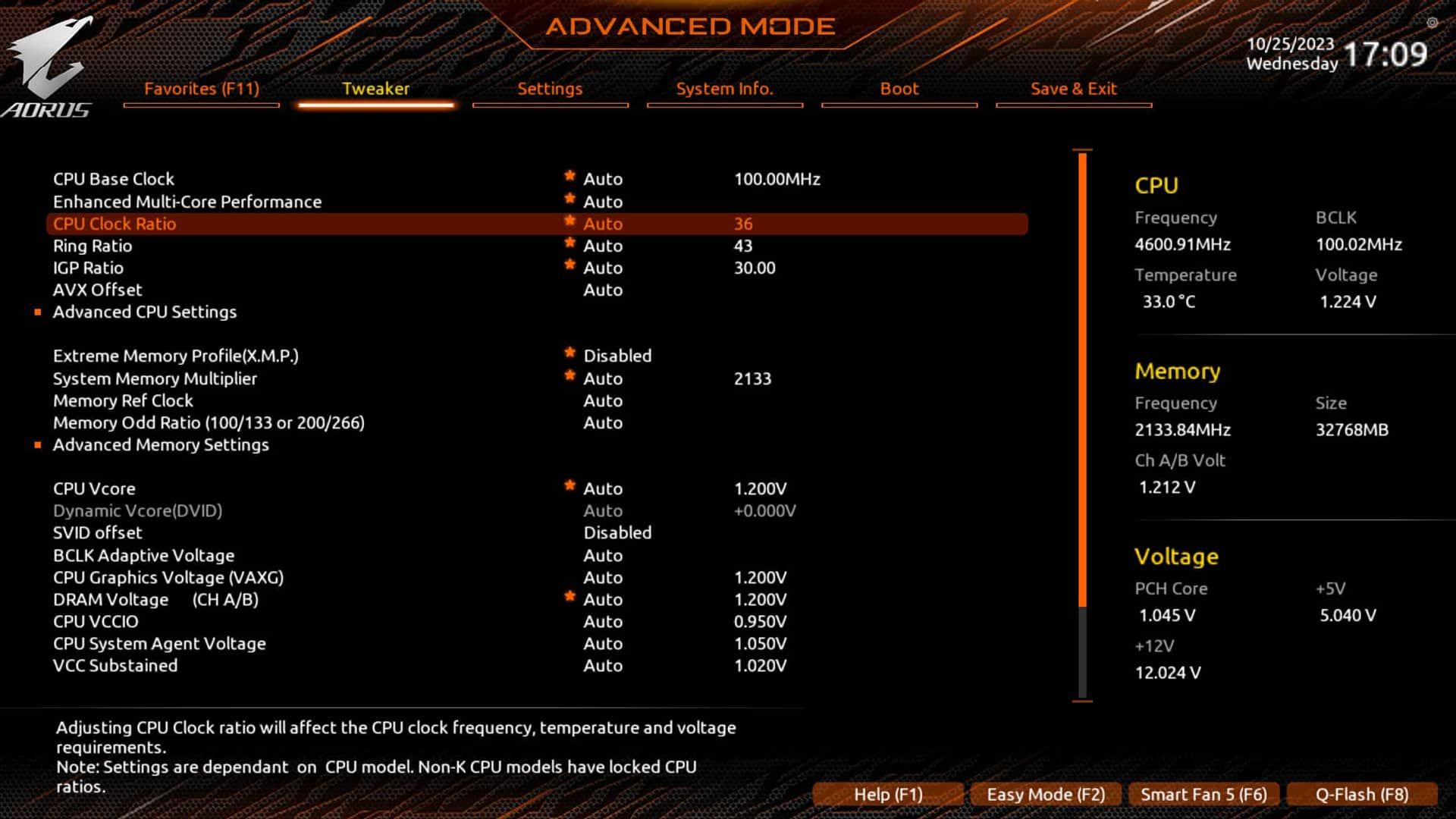
Task: Open the CPU Clock Ratio Auto dropdown
Action: point(603,224)
